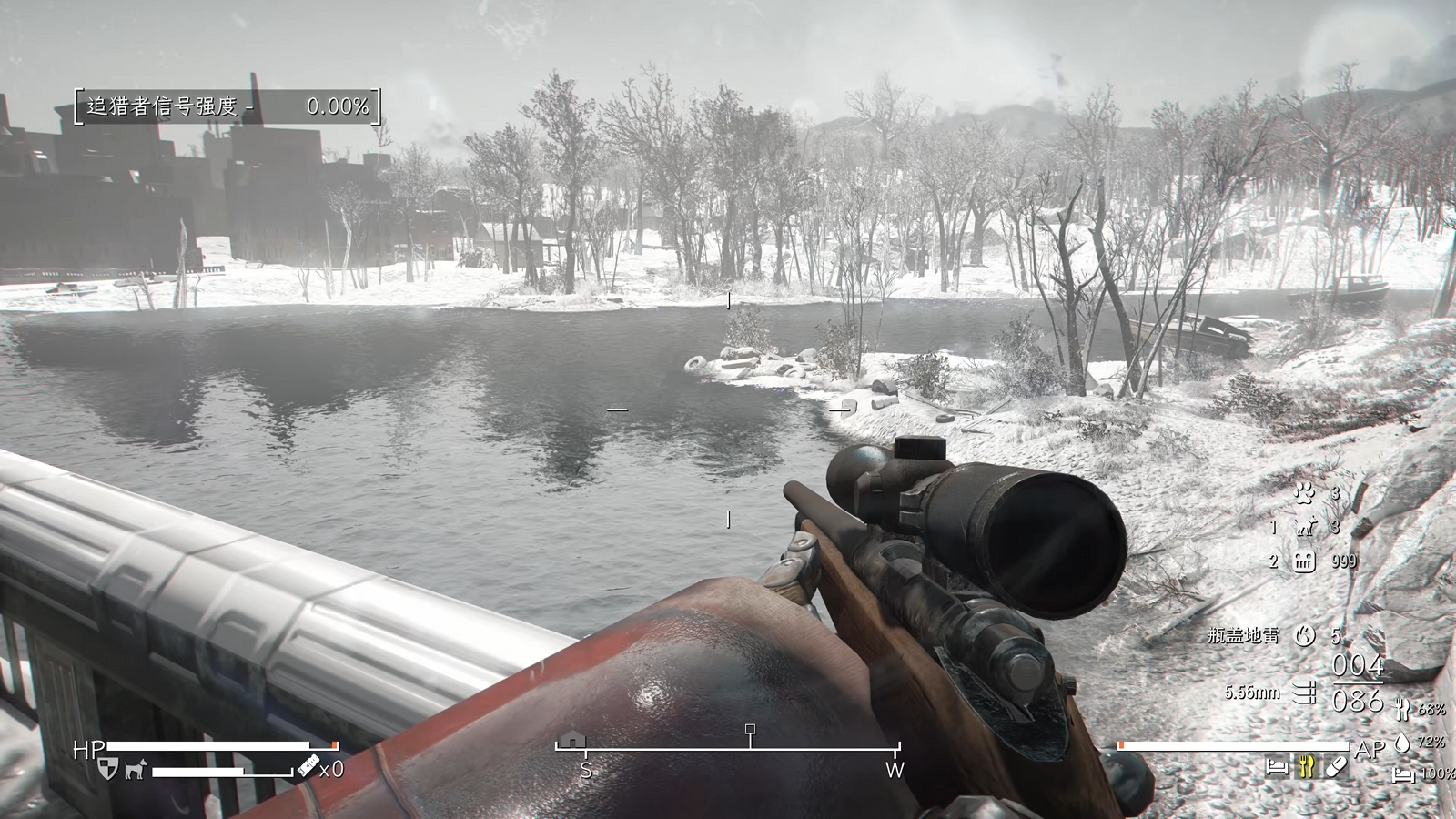Click the Hunter signal strength tracker
Image resolution: width=1456 pixels, height=819 pixels.
point(226,106)
